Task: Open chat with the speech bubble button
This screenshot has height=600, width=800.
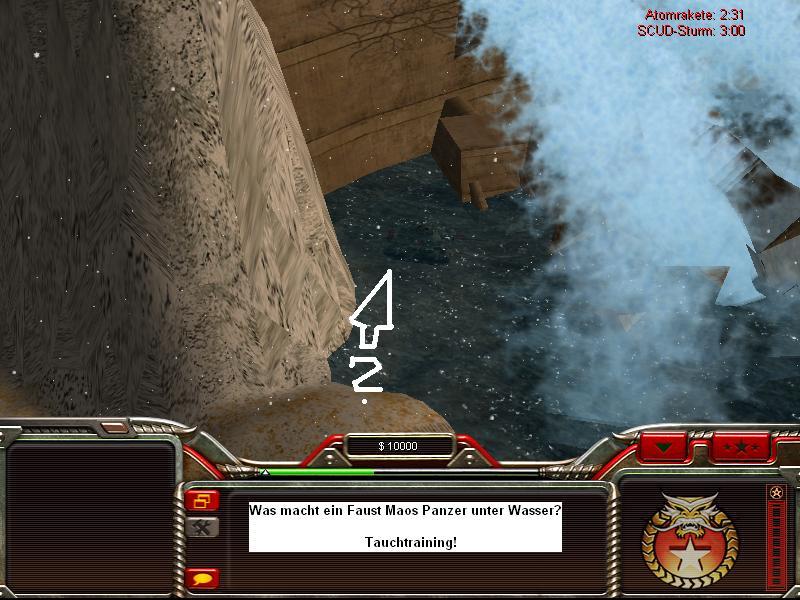Action: click(203, 578)
